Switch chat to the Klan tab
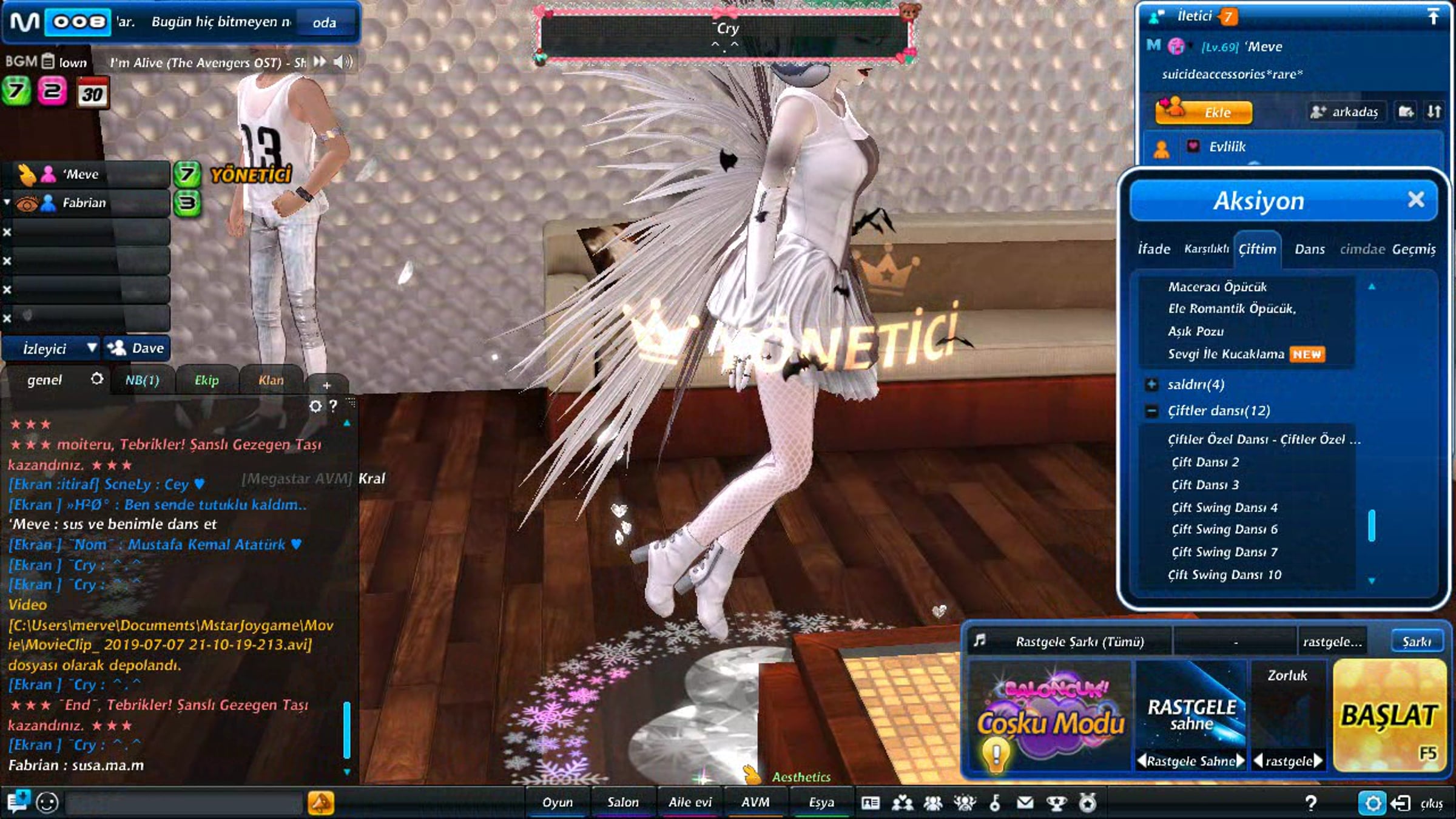Screen dimensions: 1456x819 point(271,380)
